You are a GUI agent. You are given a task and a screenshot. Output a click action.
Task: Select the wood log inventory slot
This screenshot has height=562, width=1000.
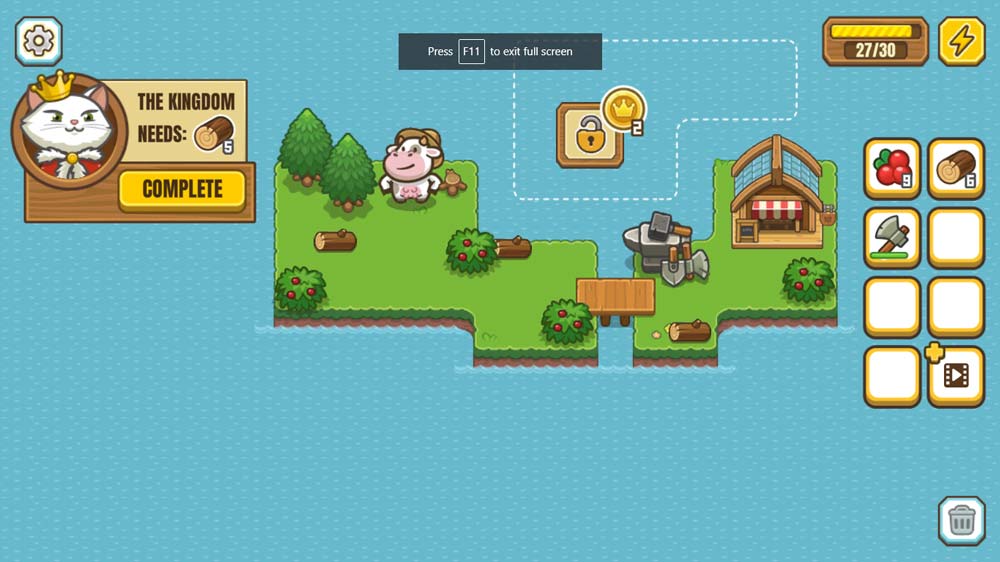coord(956,169)
